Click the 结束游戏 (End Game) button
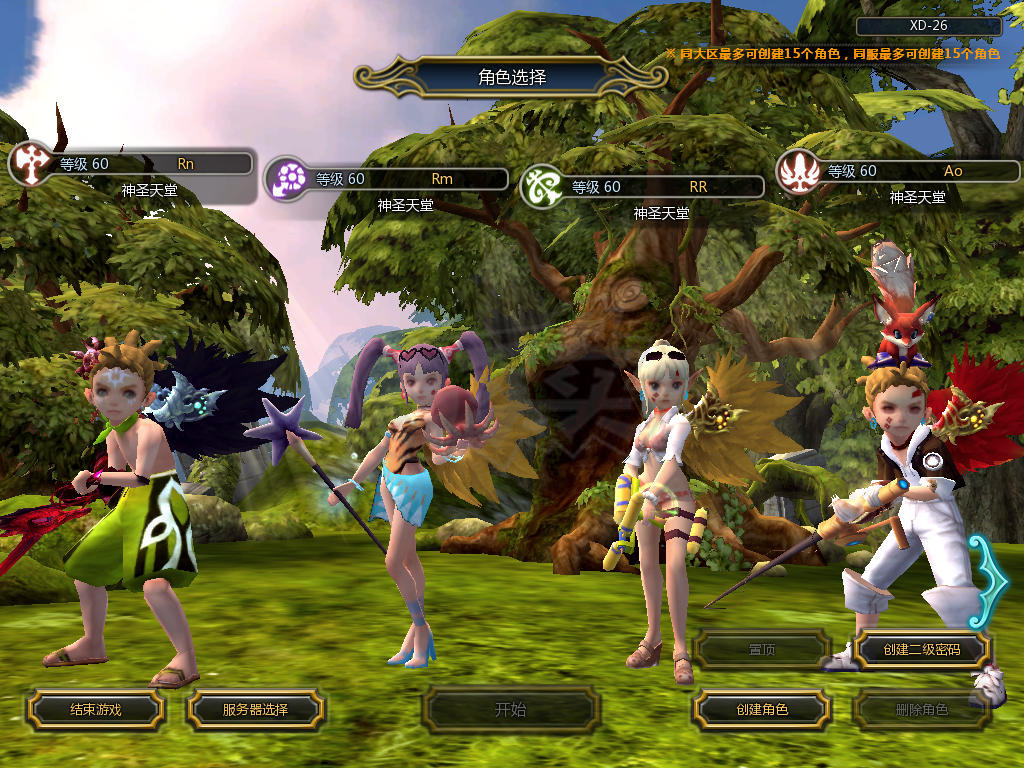 coord(95,710)
